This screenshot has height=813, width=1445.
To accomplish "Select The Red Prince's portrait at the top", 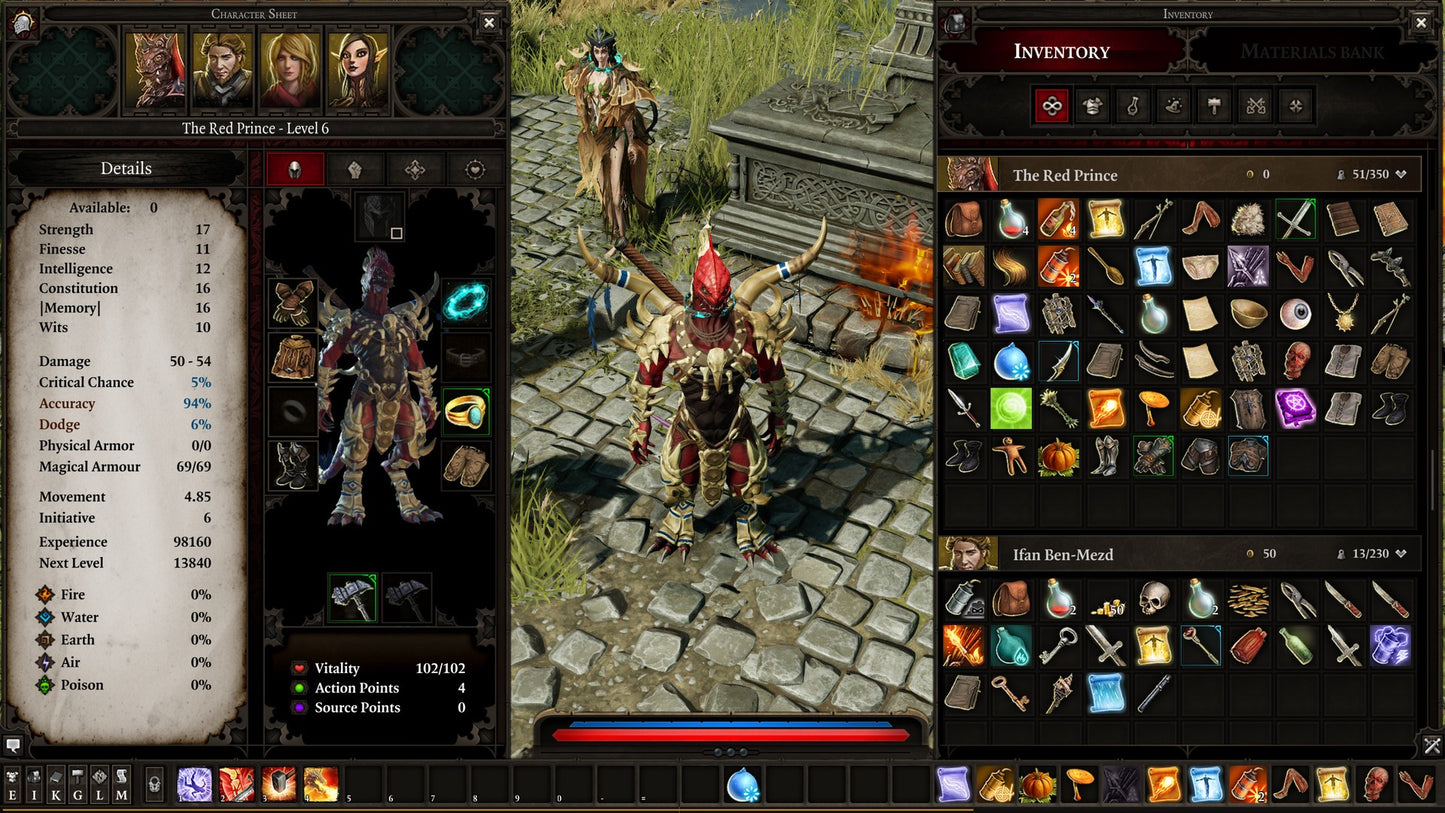I will click(153, 72).
